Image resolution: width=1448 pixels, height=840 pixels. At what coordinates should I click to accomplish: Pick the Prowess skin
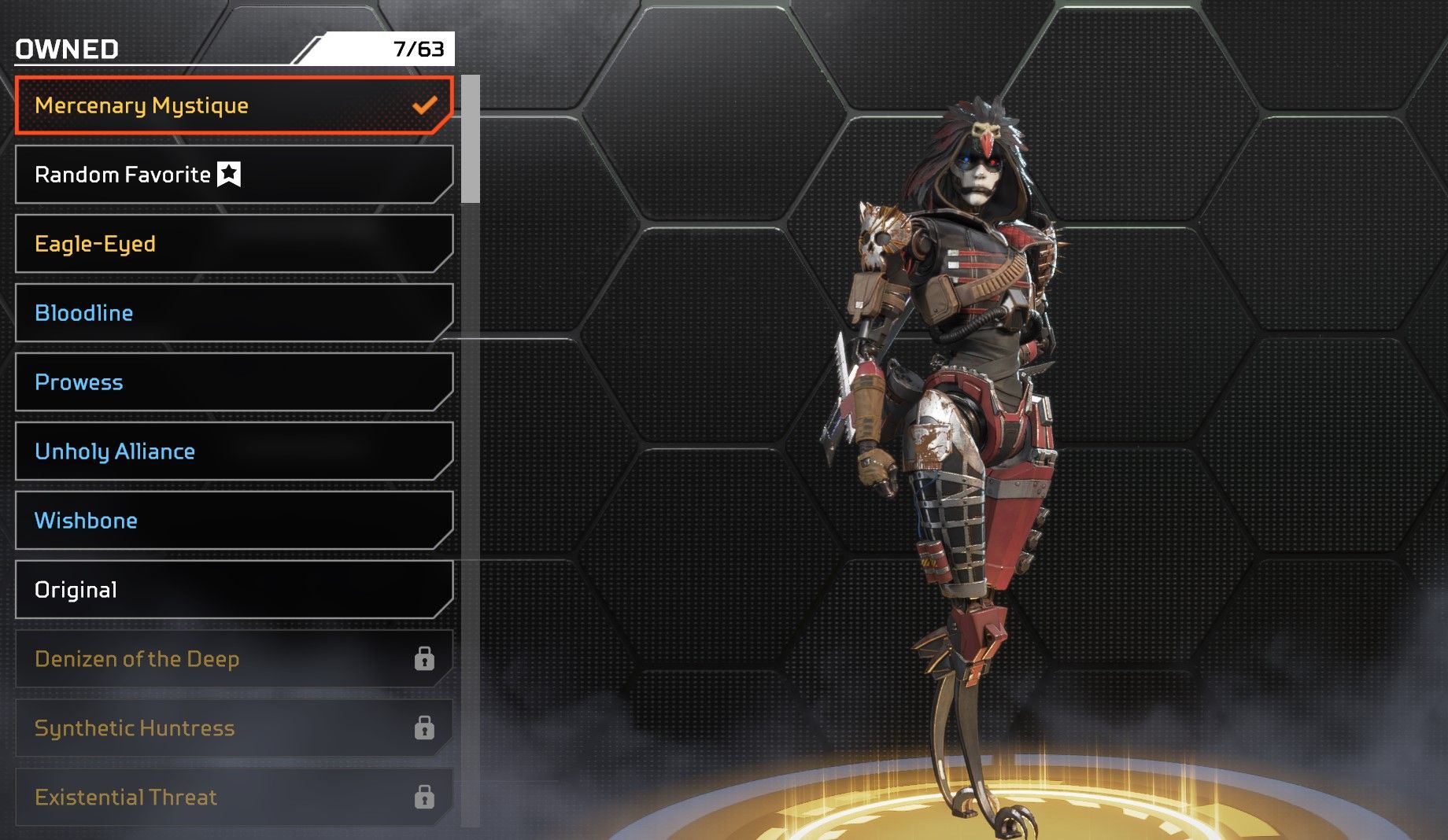tap(234, 382)
